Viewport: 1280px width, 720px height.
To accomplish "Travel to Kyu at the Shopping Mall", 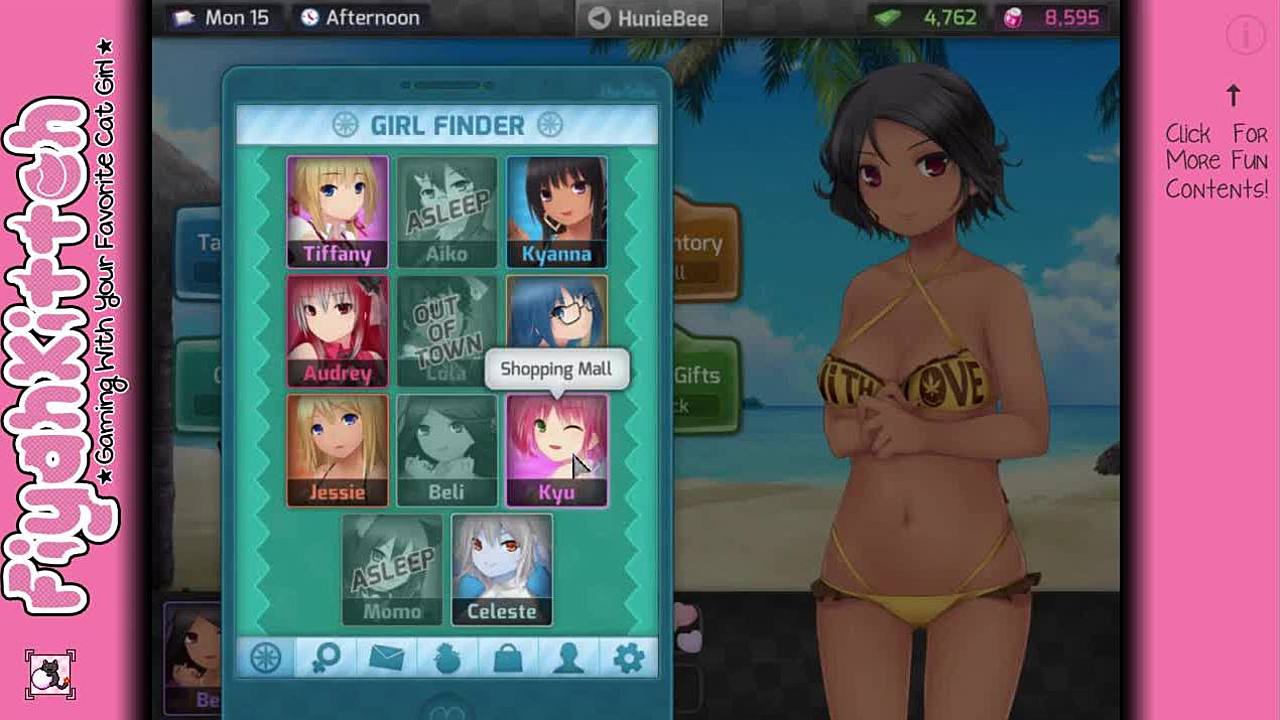I will click(x=556, y=450).
